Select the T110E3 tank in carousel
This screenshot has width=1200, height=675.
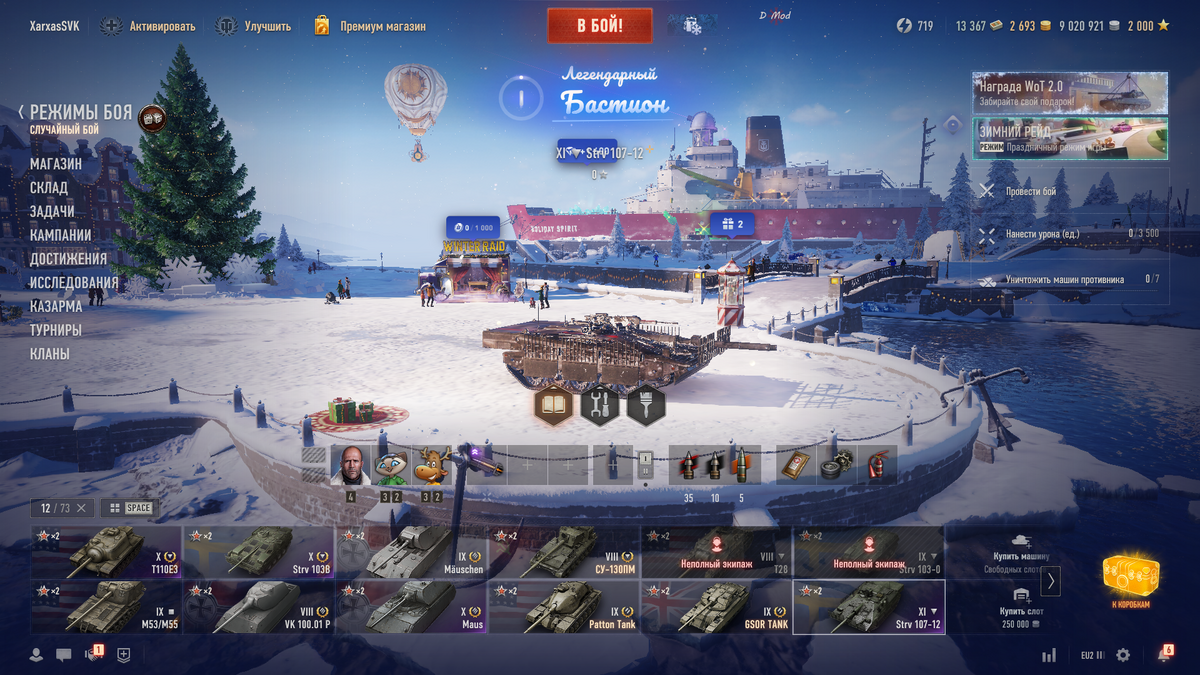pos(106,552)
